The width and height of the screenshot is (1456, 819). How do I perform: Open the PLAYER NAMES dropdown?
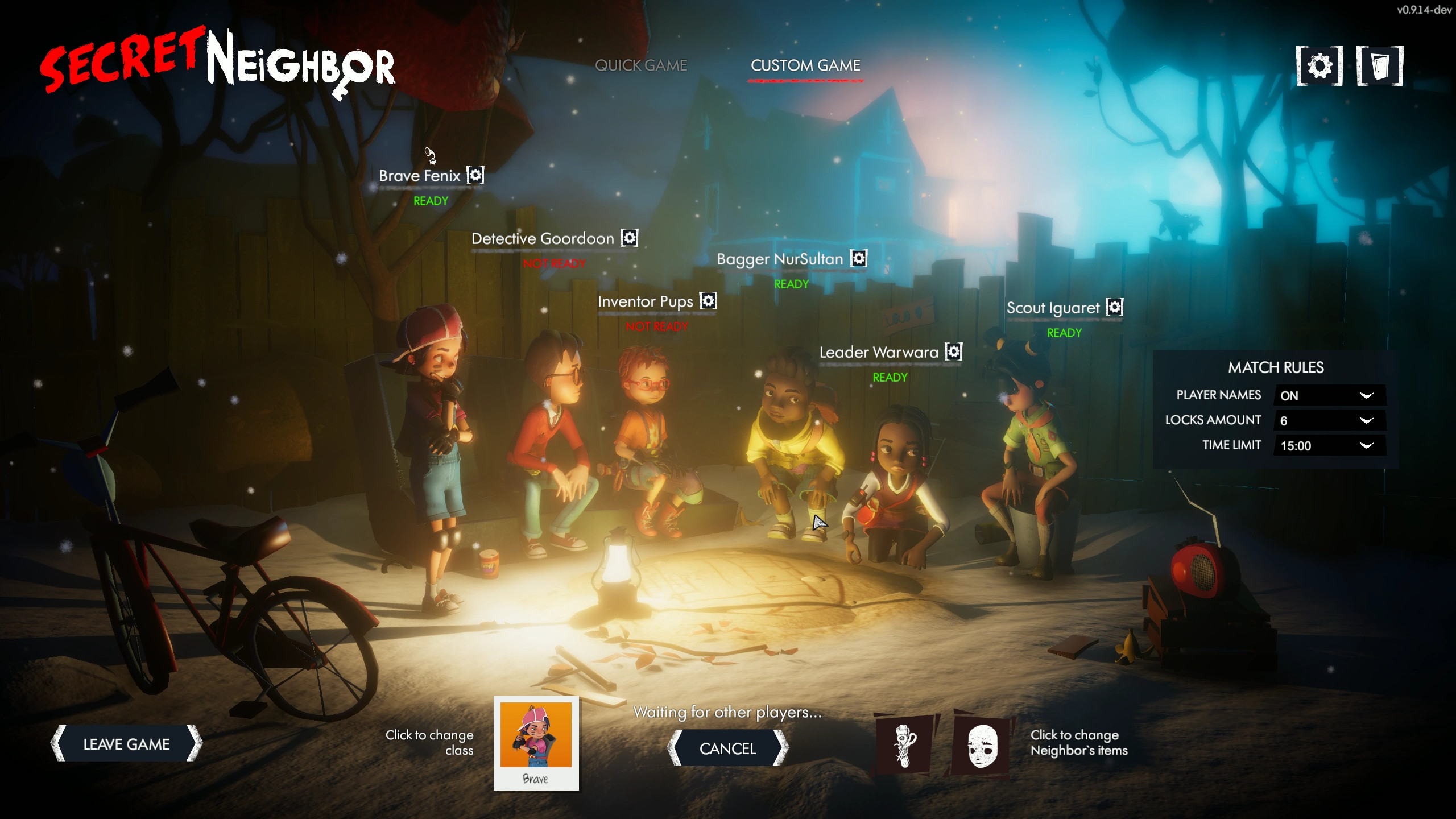point(1330,395)
